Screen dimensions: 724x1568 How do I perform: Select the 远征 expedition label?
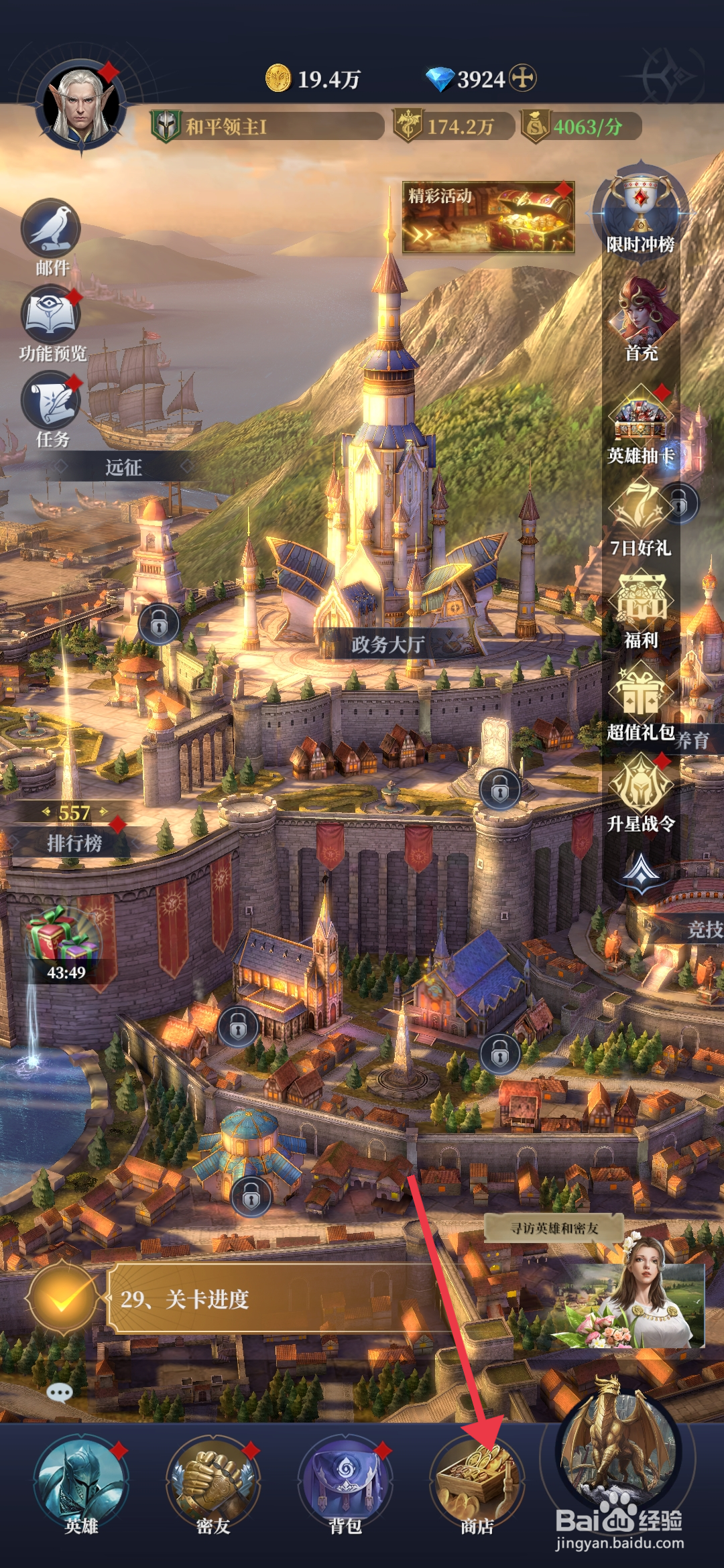coord(123,467)
